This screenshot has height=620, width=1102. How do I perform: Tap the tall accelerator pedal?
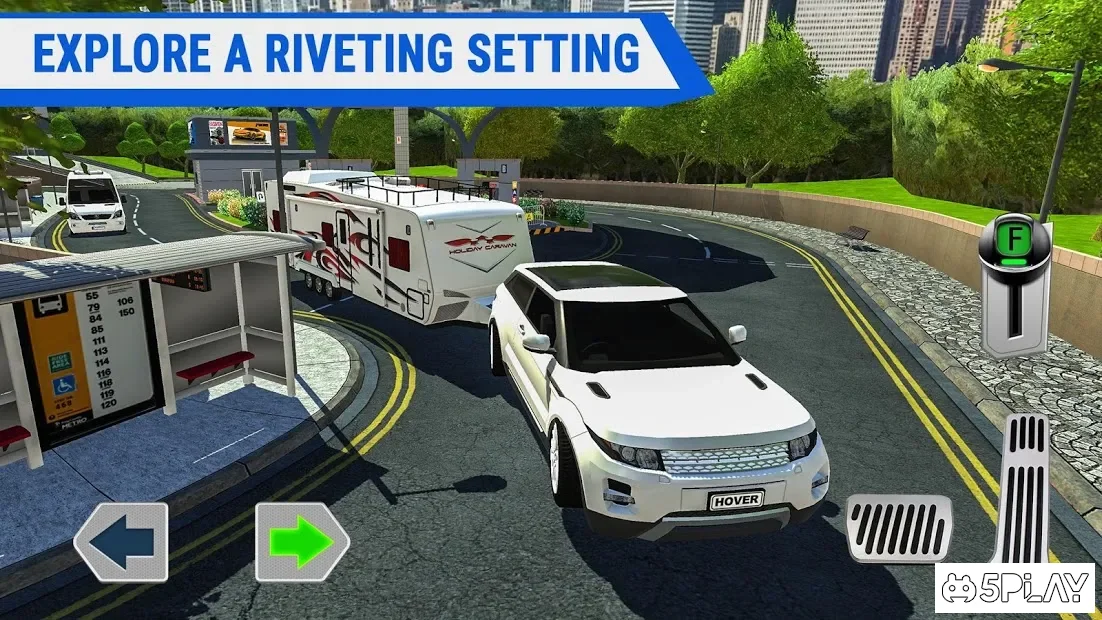click(1022, 490)
